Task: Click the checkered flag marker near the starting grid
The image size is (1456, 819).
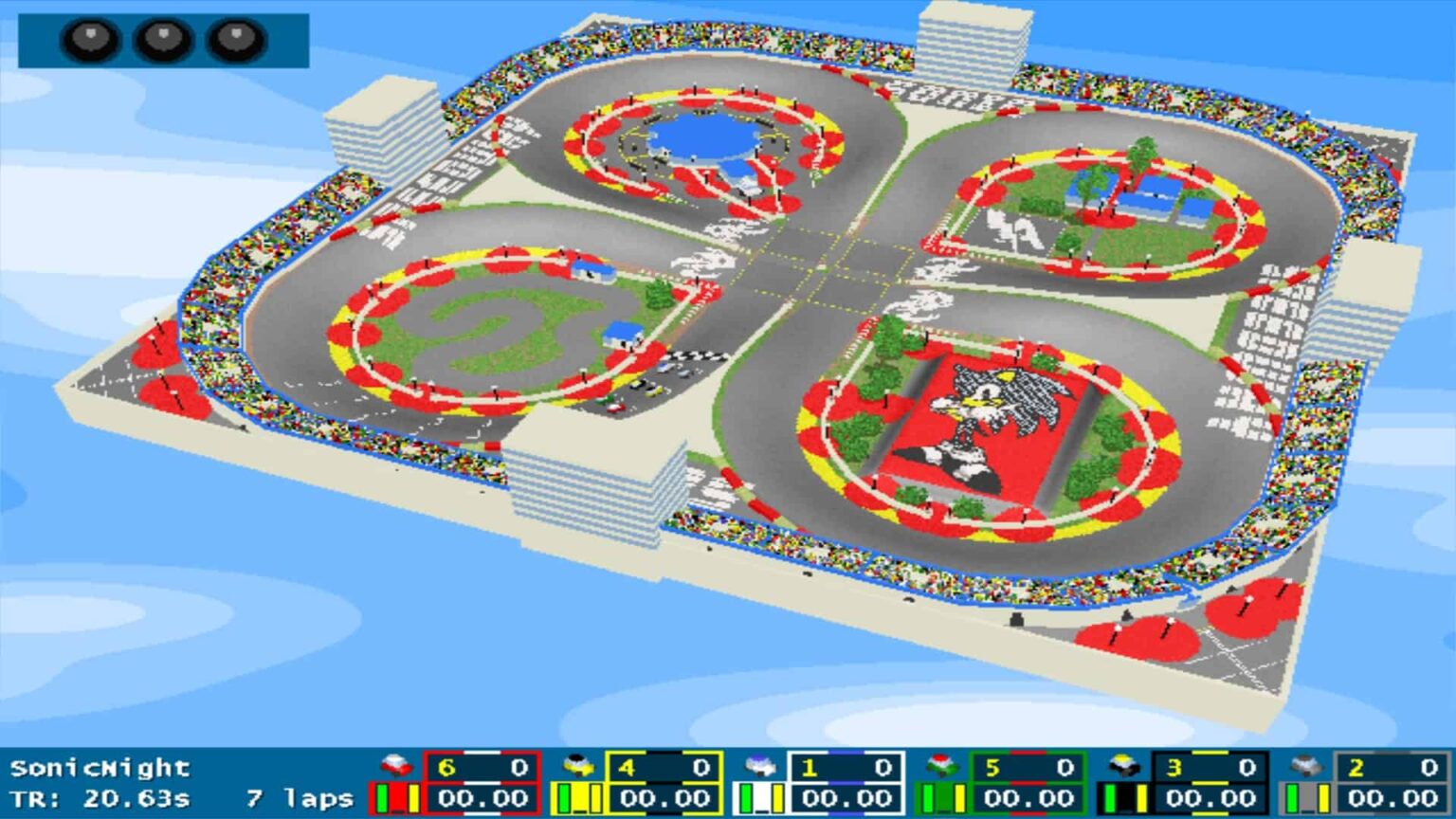Action: (699, 357)
